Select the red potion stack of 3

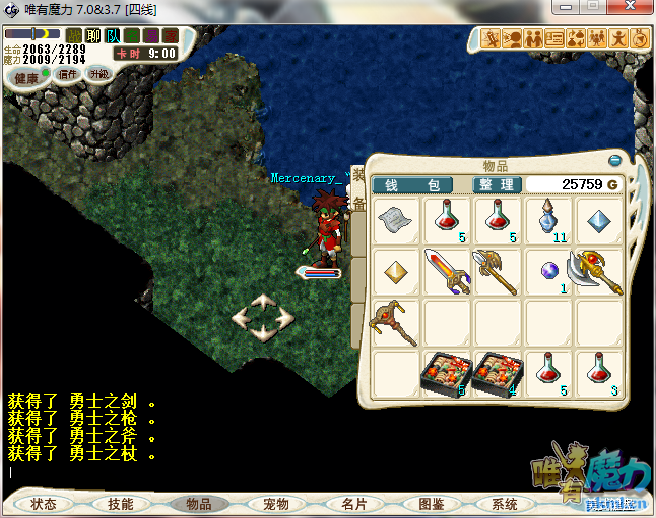(x=600, y=374)
